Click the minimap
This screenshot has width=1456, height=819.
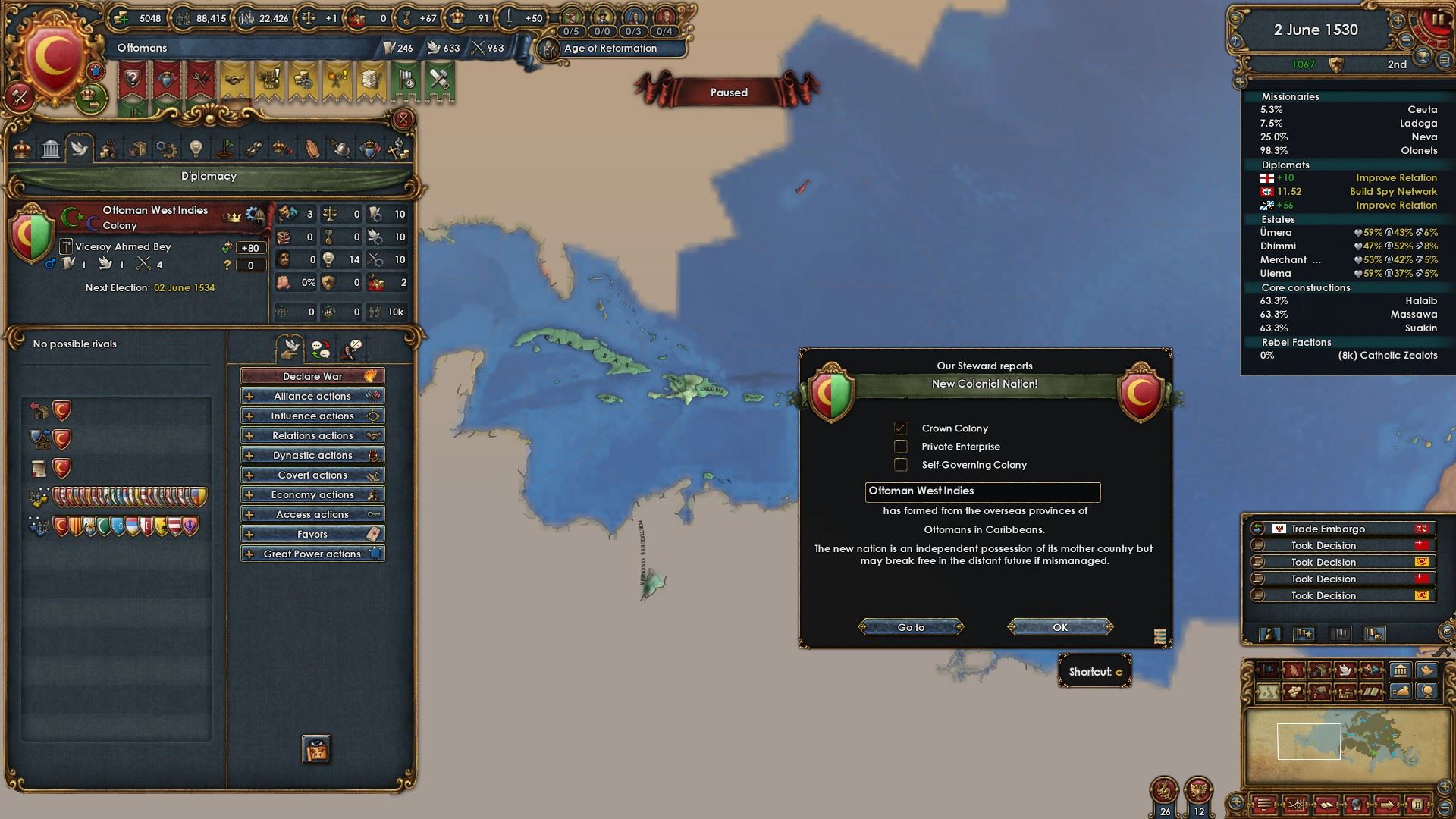tap(1338, 743)
